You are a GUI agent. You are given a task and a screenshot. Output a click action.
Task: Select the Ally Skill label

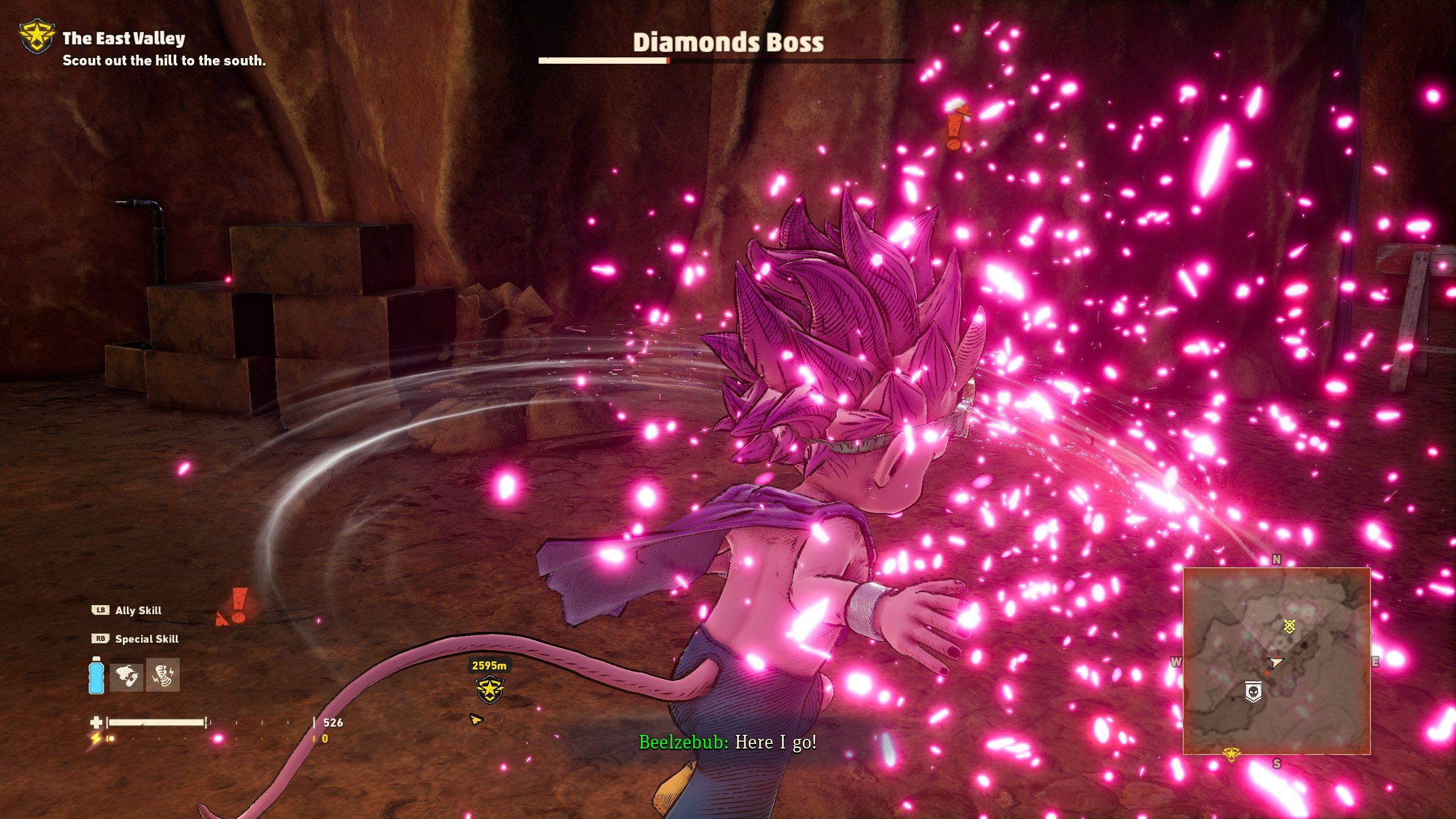click(138, 610)
